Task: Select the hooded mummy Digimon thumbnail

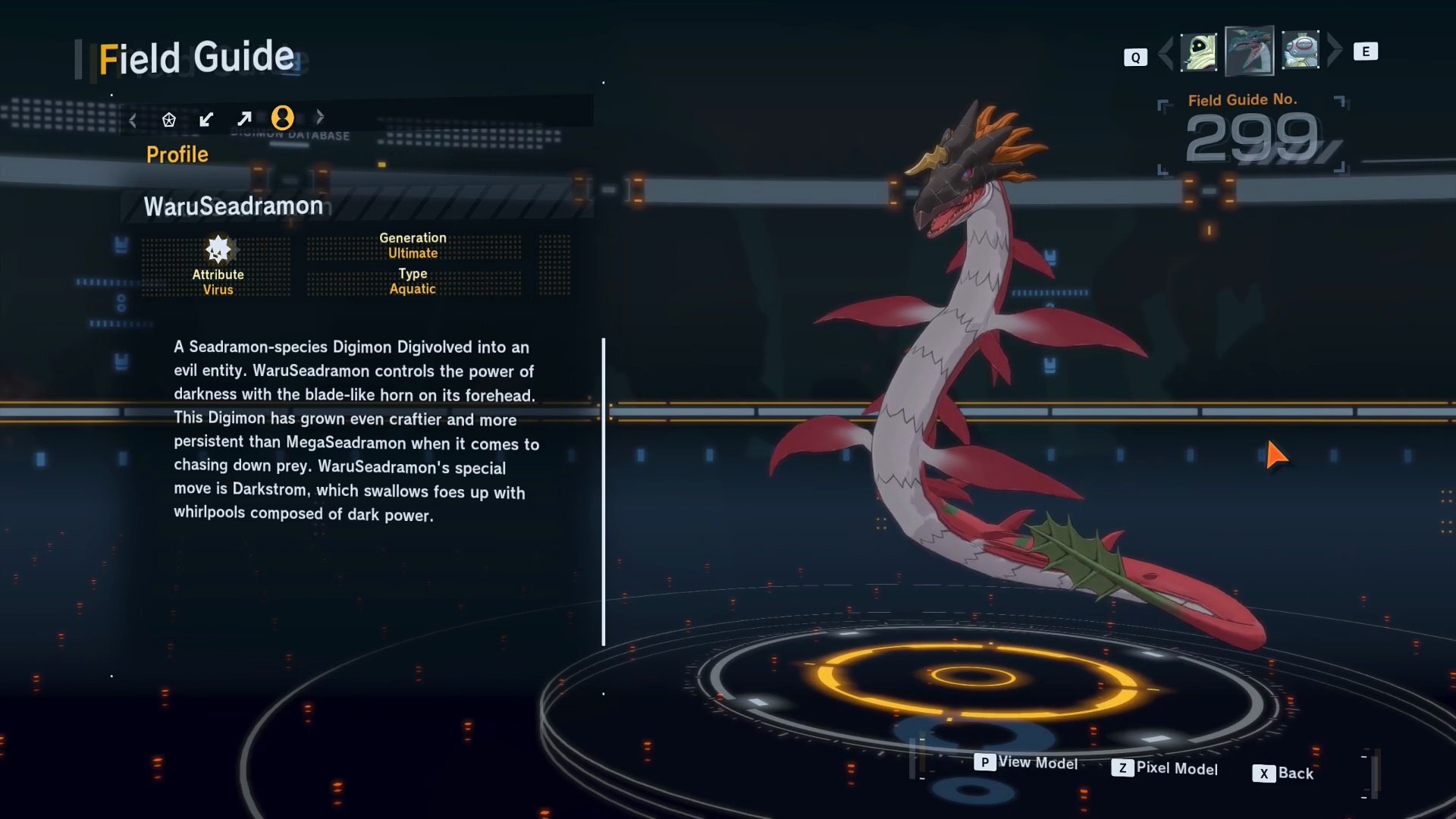Action: click(x=1198, y=52)
